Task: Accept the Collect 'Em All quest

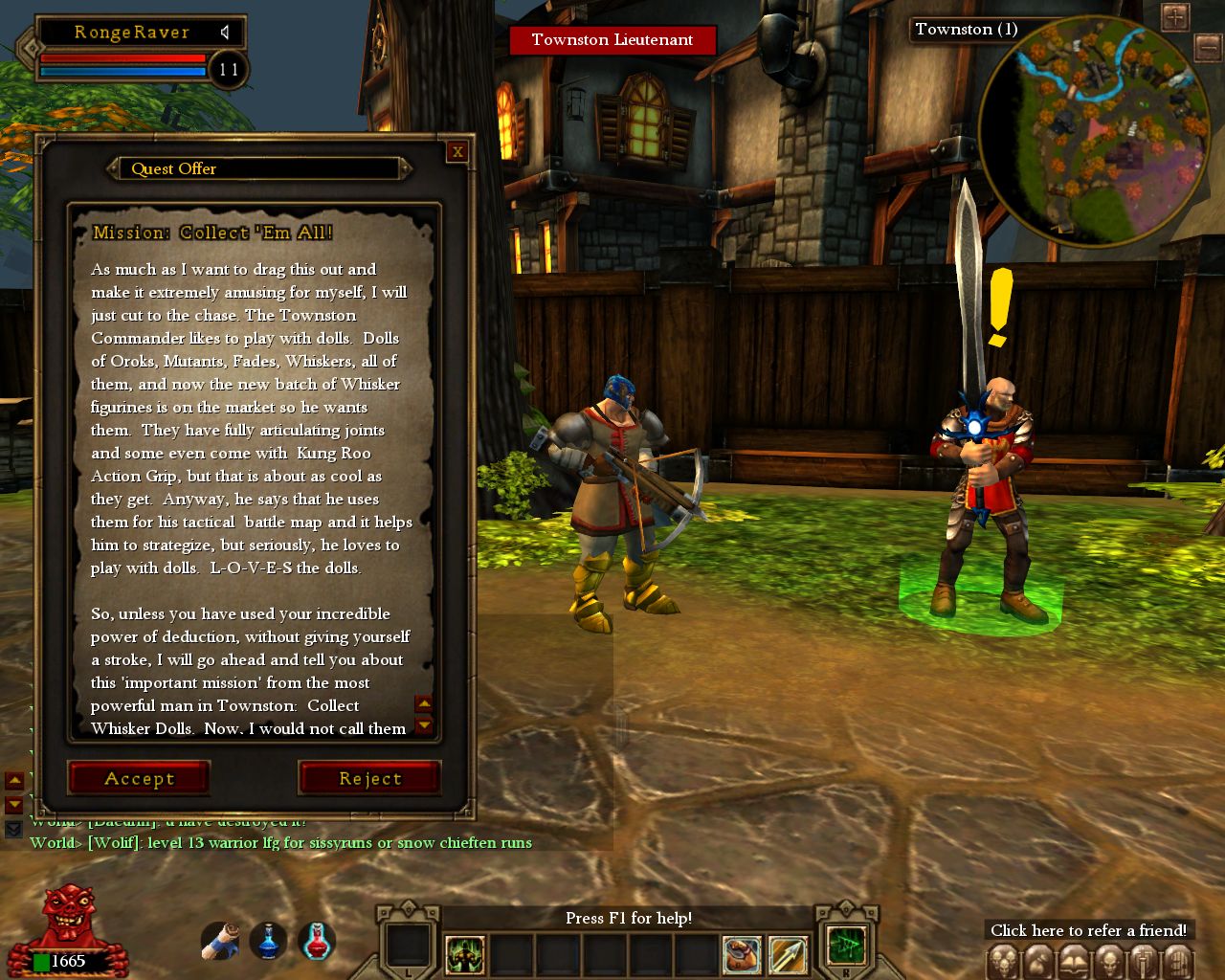Action: tap(138, 778)
